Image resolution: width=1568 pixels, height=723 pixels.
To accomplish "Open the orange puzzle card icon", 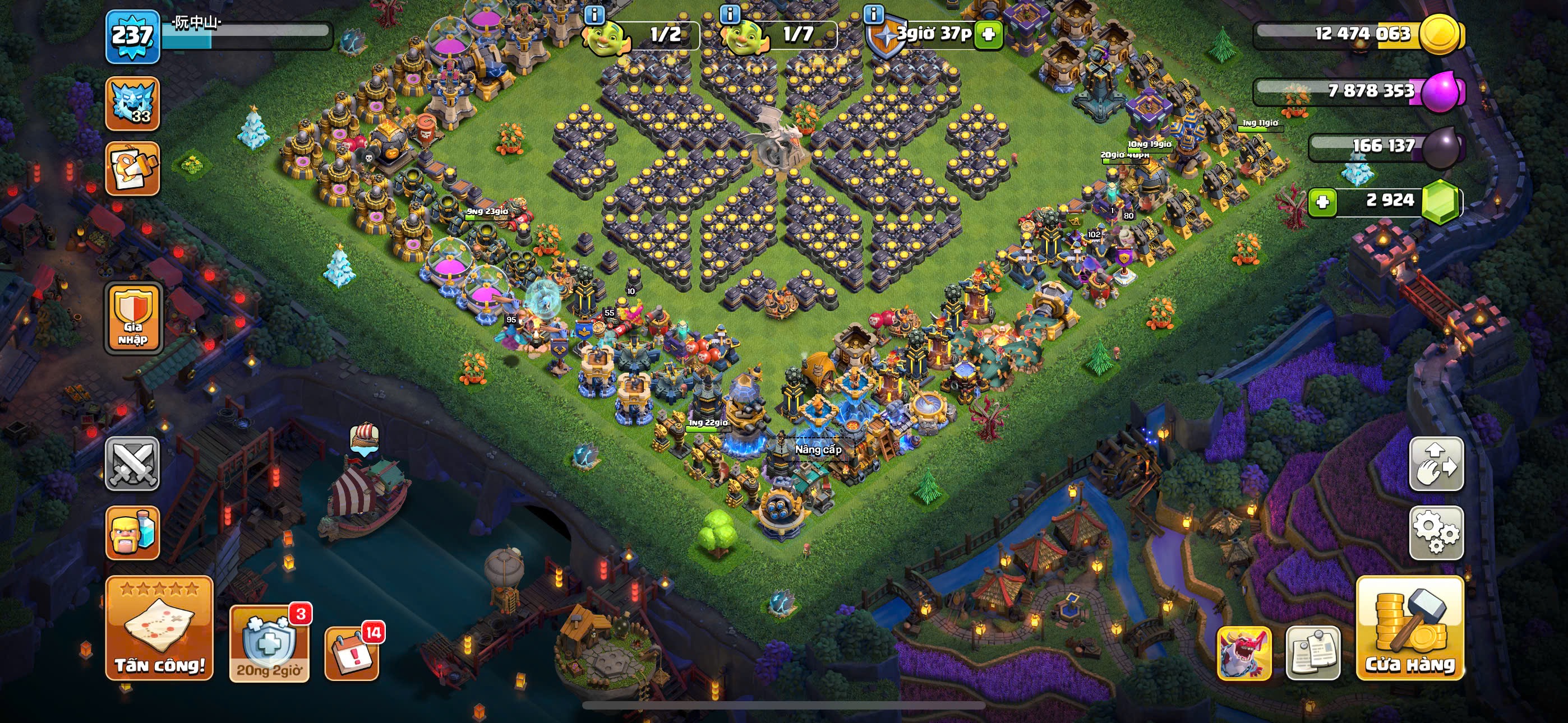I will (x=133, y=169).
